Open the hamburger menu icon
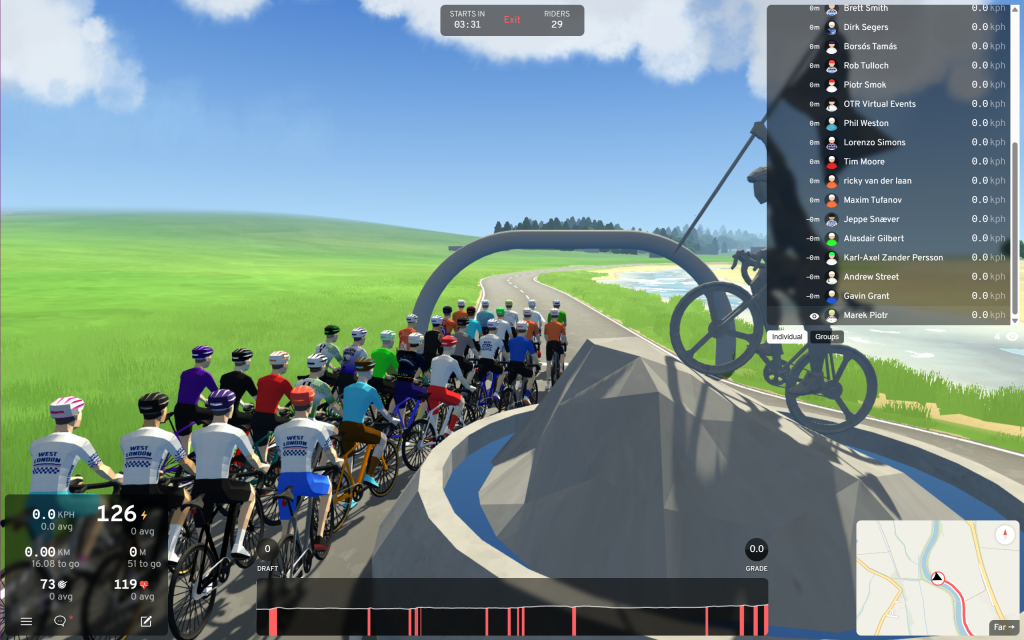The height and width of the screenshot is (640, 1024). (27, 621)
